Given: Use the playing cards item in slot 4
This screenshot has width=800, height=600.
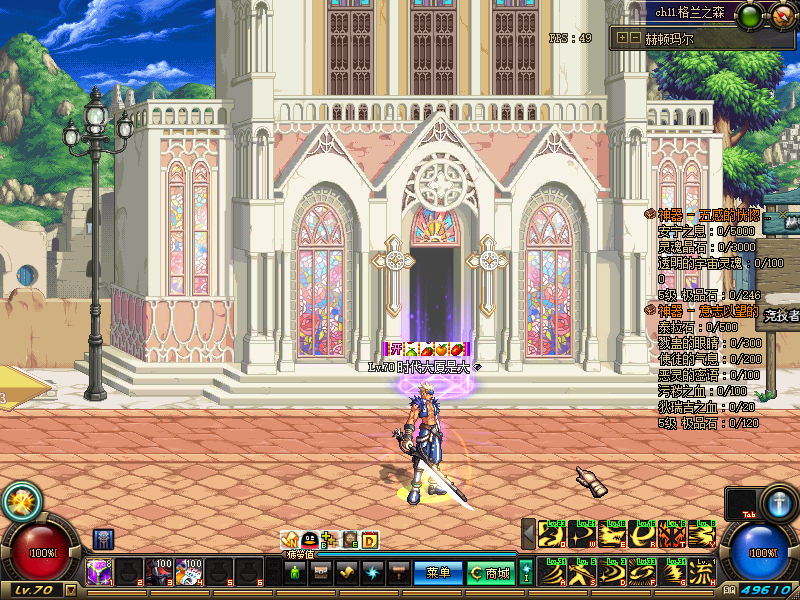Looking at the screenshot, I should 189,572.
